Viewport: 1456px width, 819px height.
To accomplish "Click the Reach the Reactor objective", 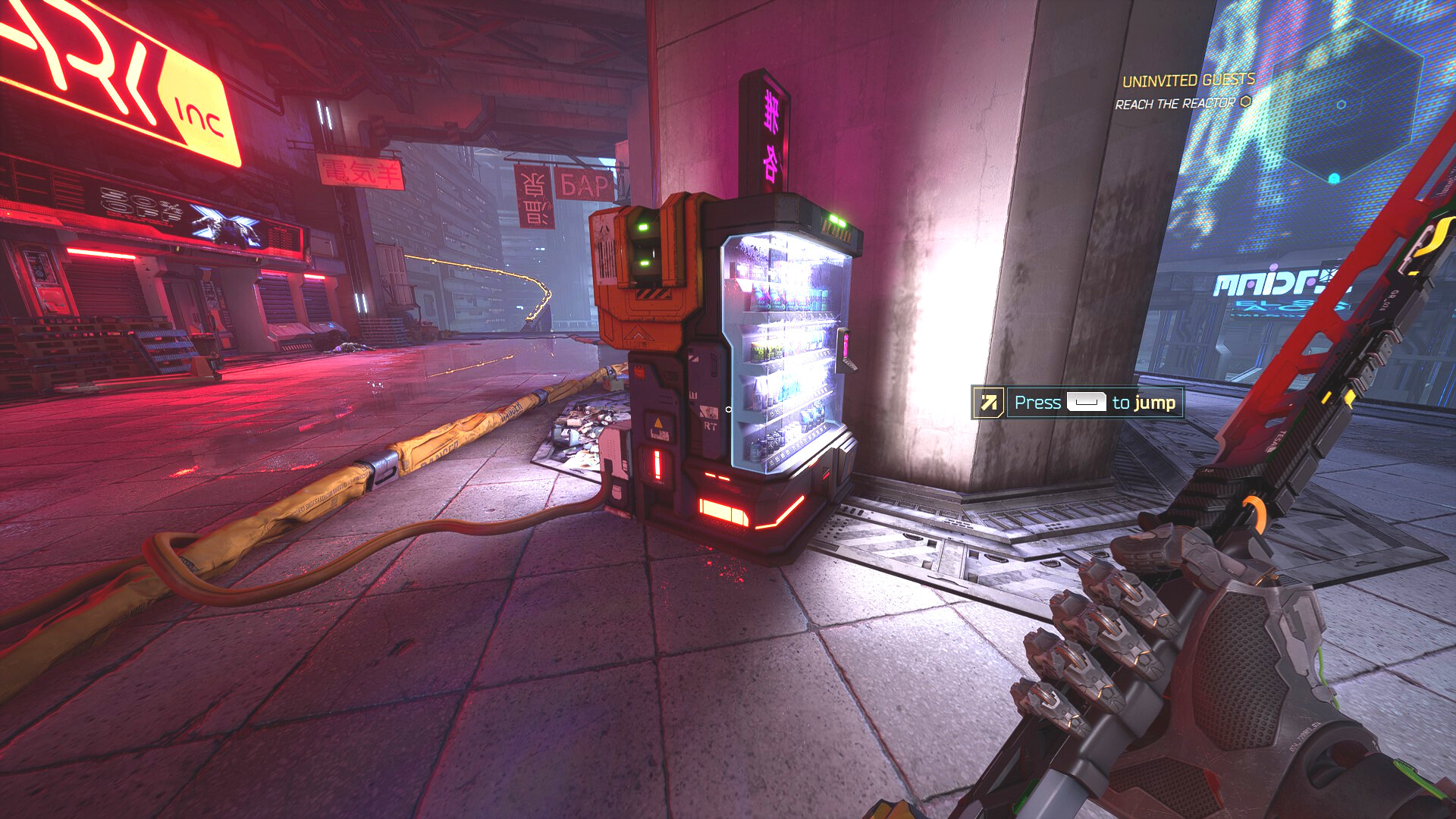I will click(x=1175, y=104).
